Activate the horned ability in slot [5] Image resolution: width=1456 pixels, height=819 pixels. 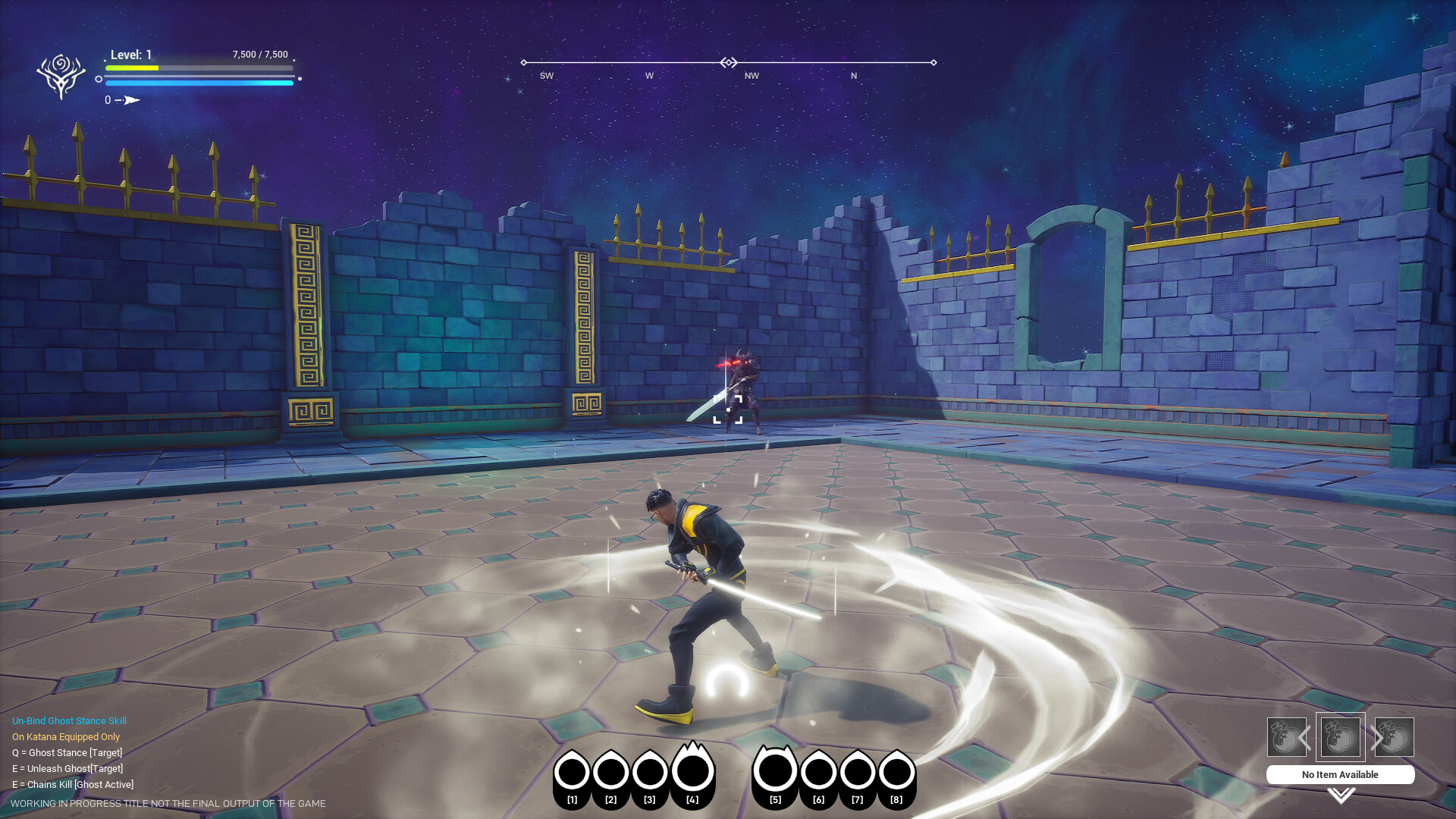775,770
